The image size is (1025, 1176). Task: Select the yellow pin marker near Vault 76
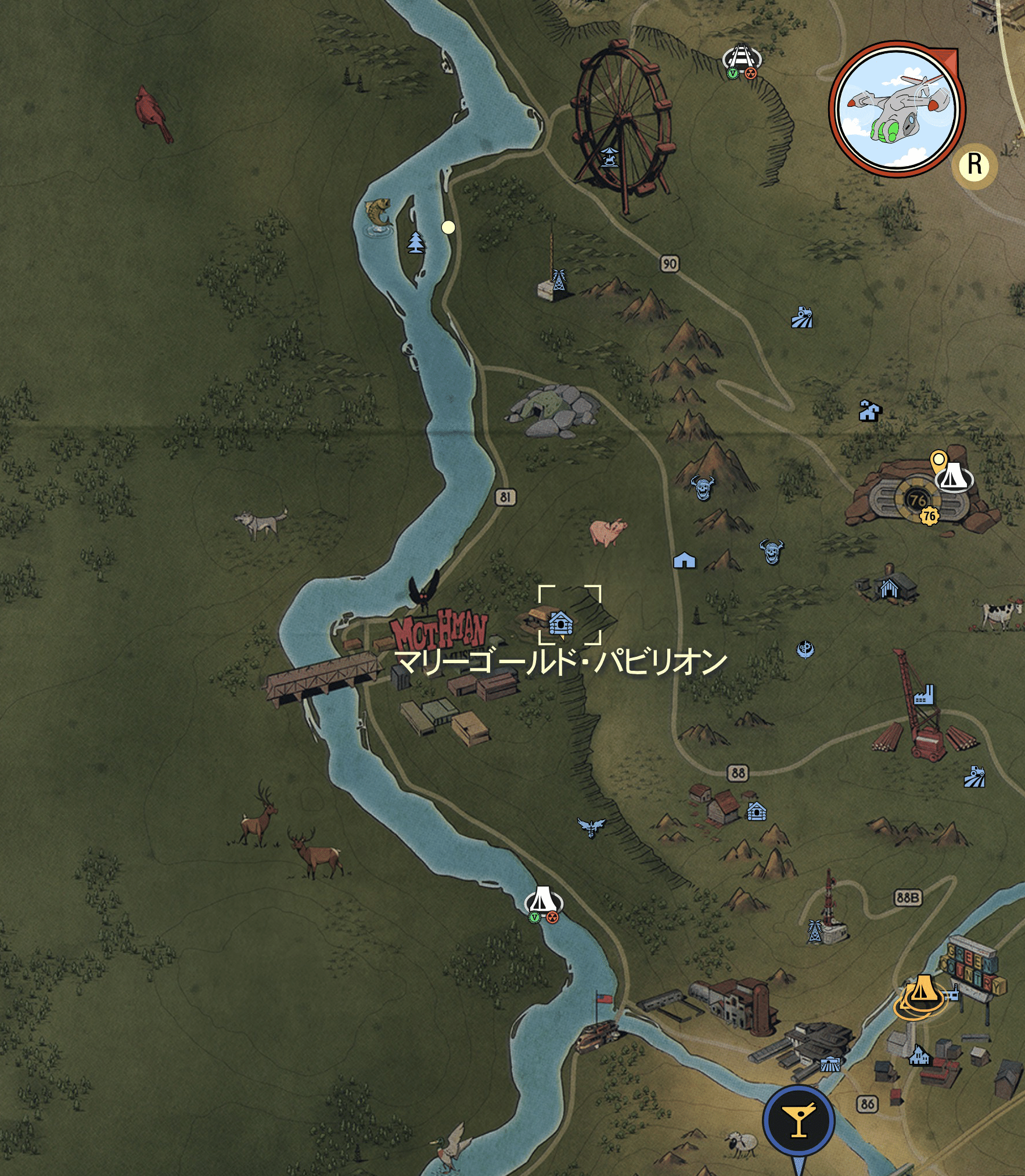pyautogui.click(x=937, y=461)
